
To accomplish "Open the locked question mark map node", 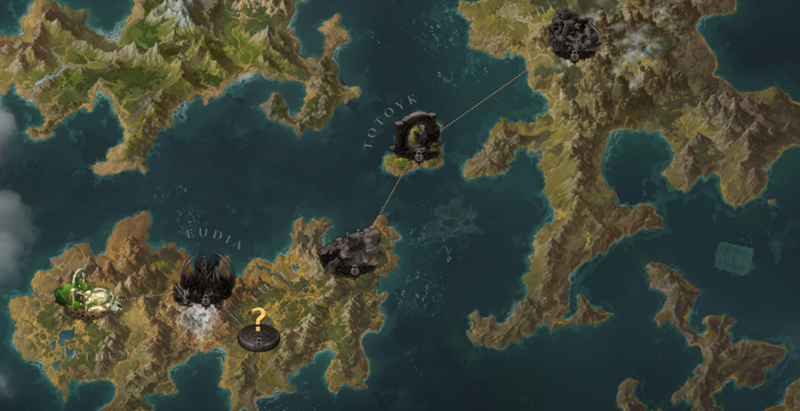I will pos(258,329).
